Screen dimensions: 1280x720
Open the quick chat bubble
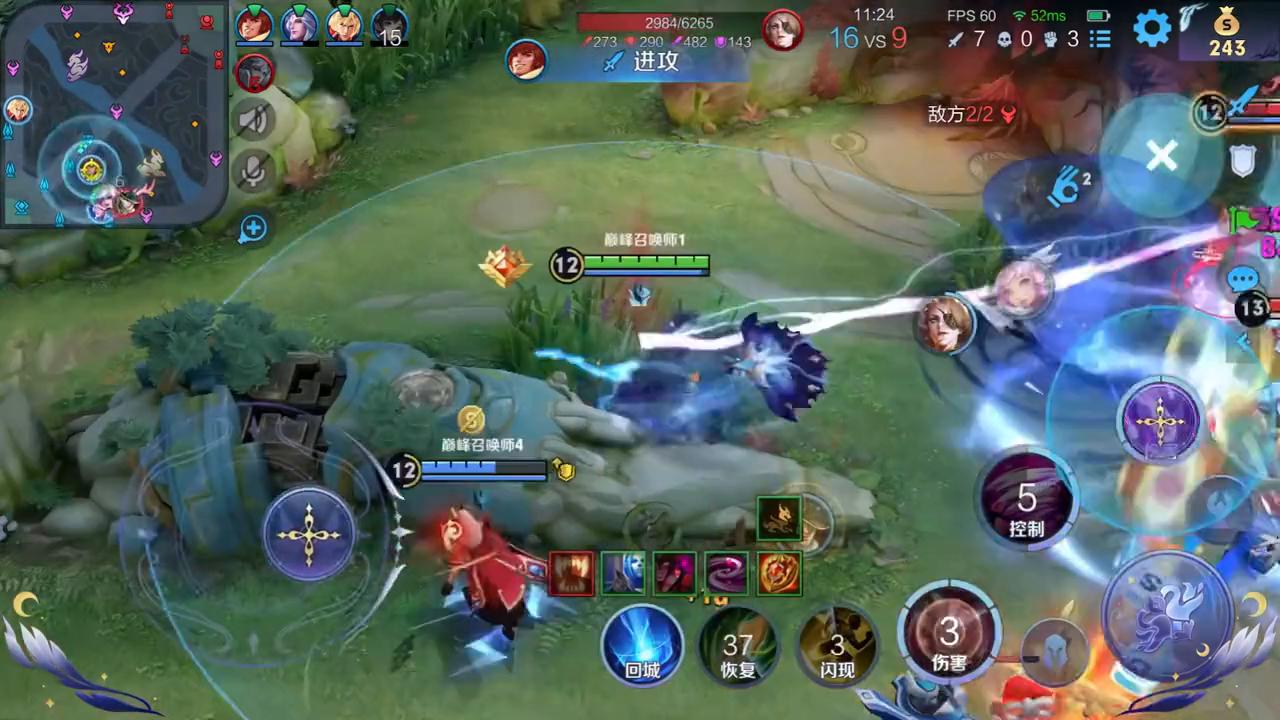pyautogui.click(x=1243, y=279)
